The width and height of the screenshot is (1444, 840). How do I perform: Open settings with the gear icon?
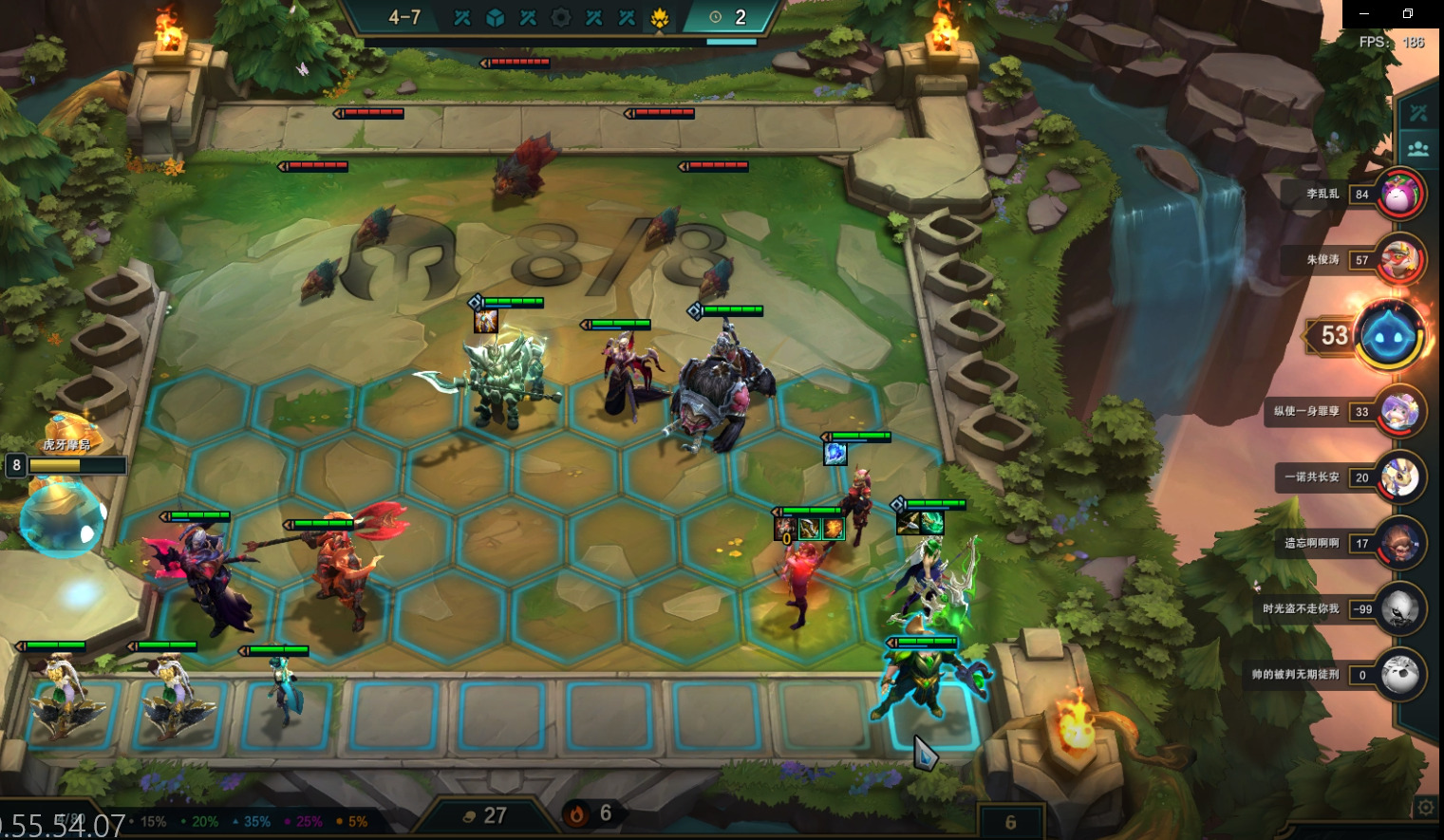(1425, 808)
